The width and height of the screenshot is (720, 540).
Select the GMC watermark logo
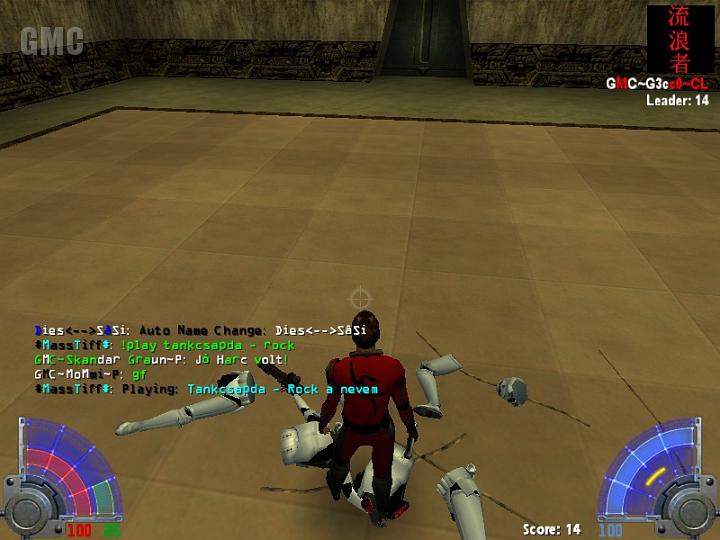coord(51,41)
